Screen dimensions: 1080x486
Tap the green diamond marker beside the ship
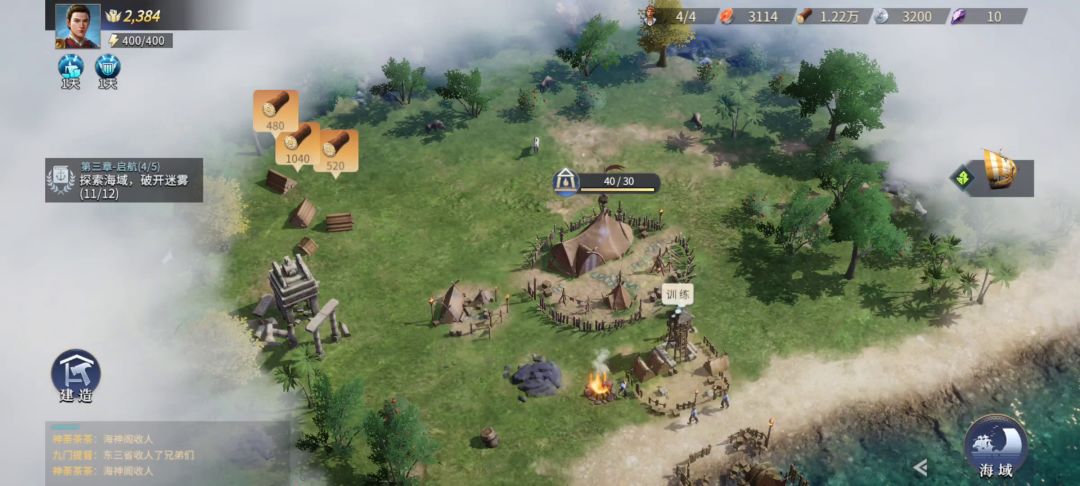[962, 178]
